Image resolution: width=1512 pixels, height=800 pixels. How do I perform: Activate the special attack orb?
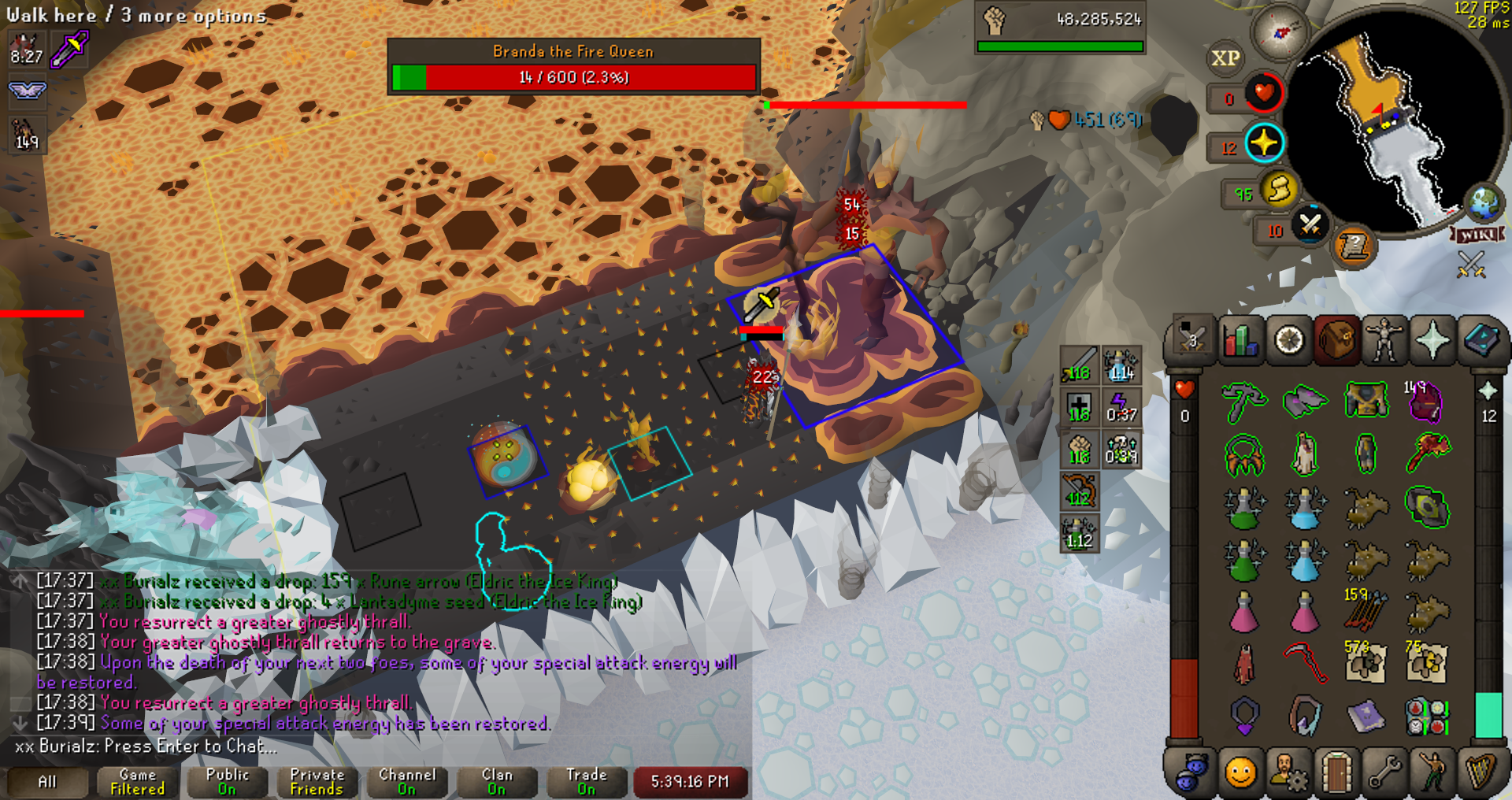point(1310,226)
